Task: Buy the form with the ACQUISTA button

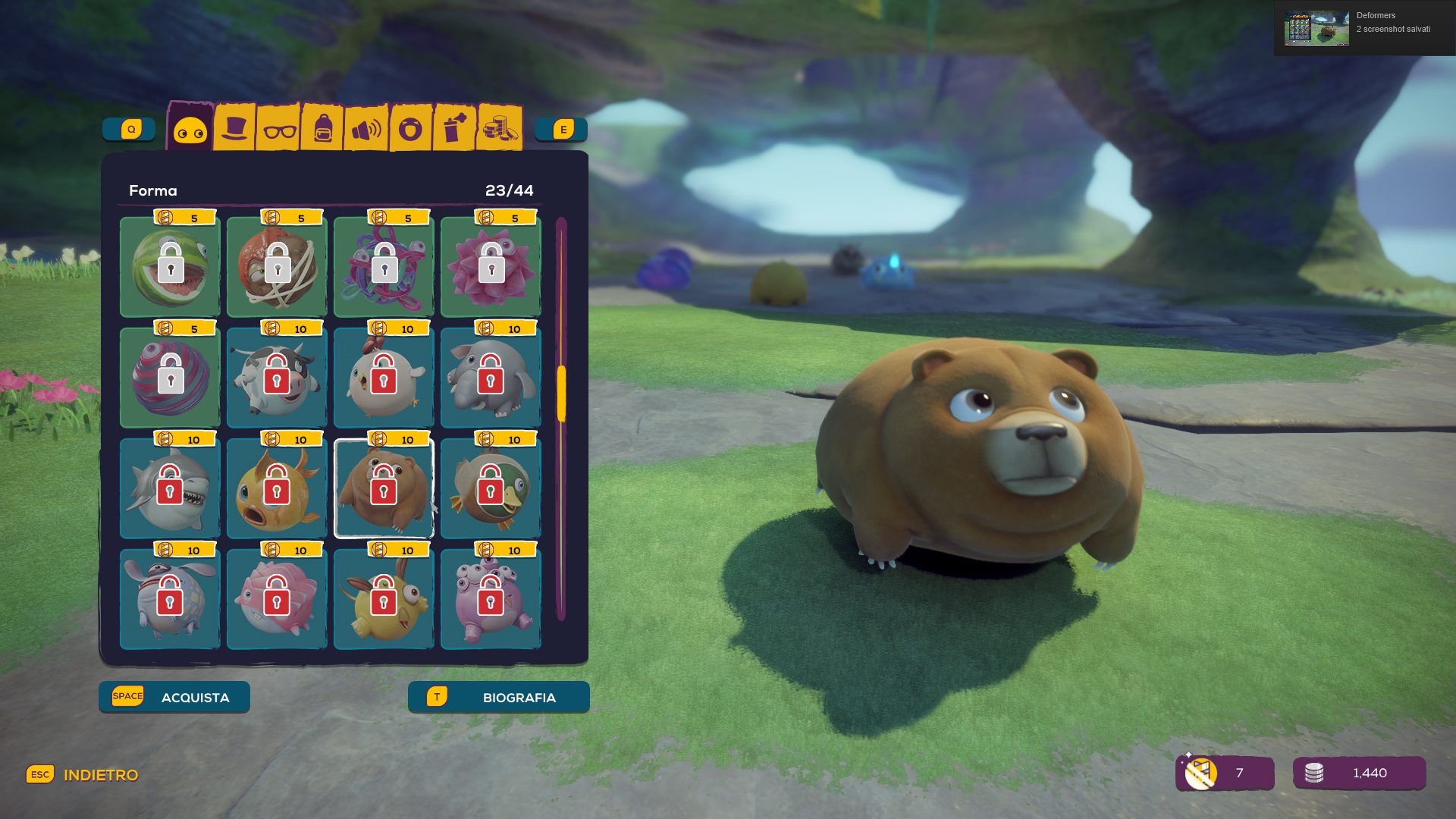Action: [174, 697]
